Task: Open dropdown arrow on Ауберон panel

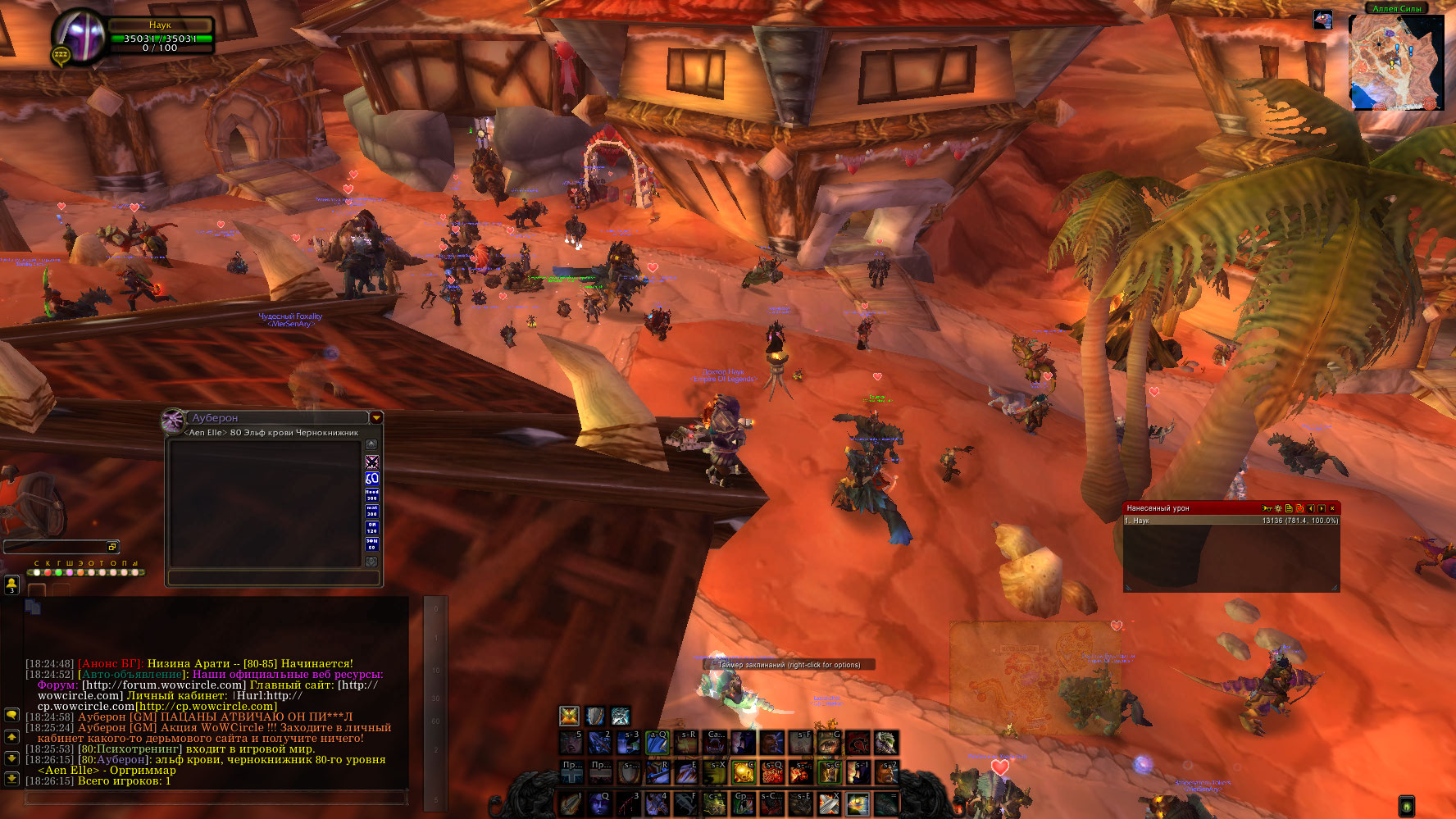Action: coord(376,418)
